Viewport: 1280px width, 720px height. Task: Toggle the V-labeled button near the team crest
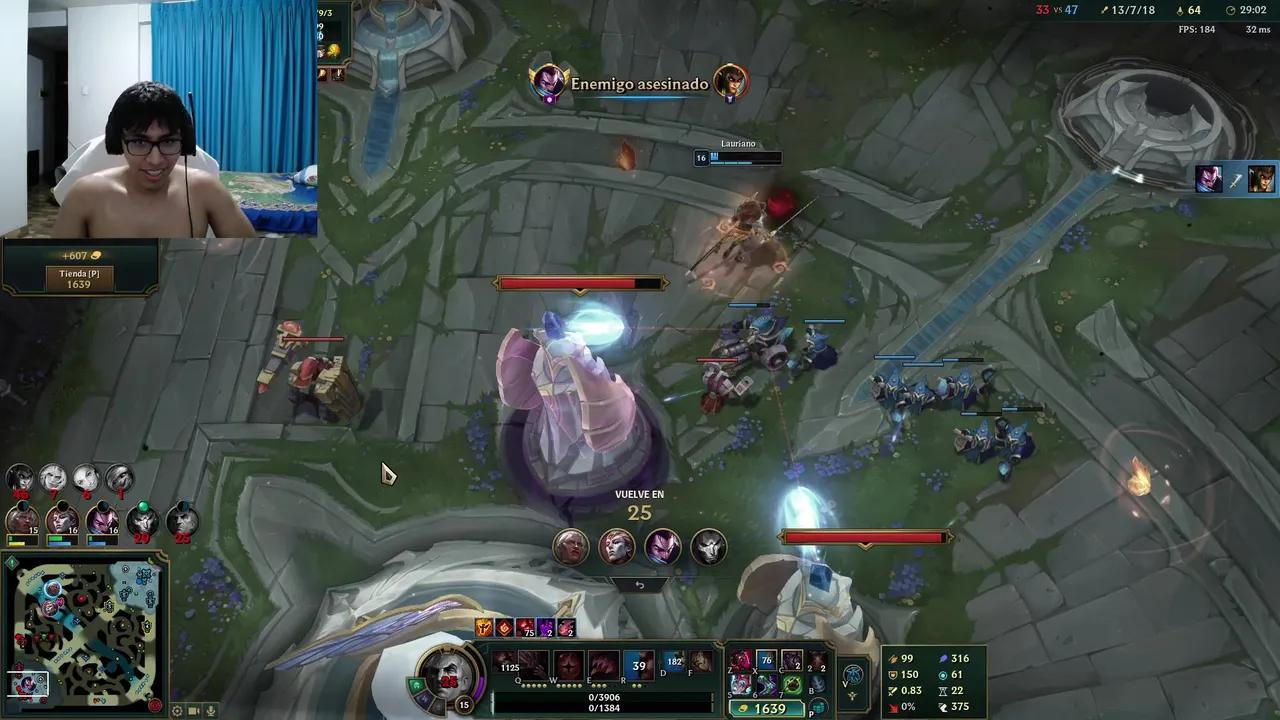point(852,672)
